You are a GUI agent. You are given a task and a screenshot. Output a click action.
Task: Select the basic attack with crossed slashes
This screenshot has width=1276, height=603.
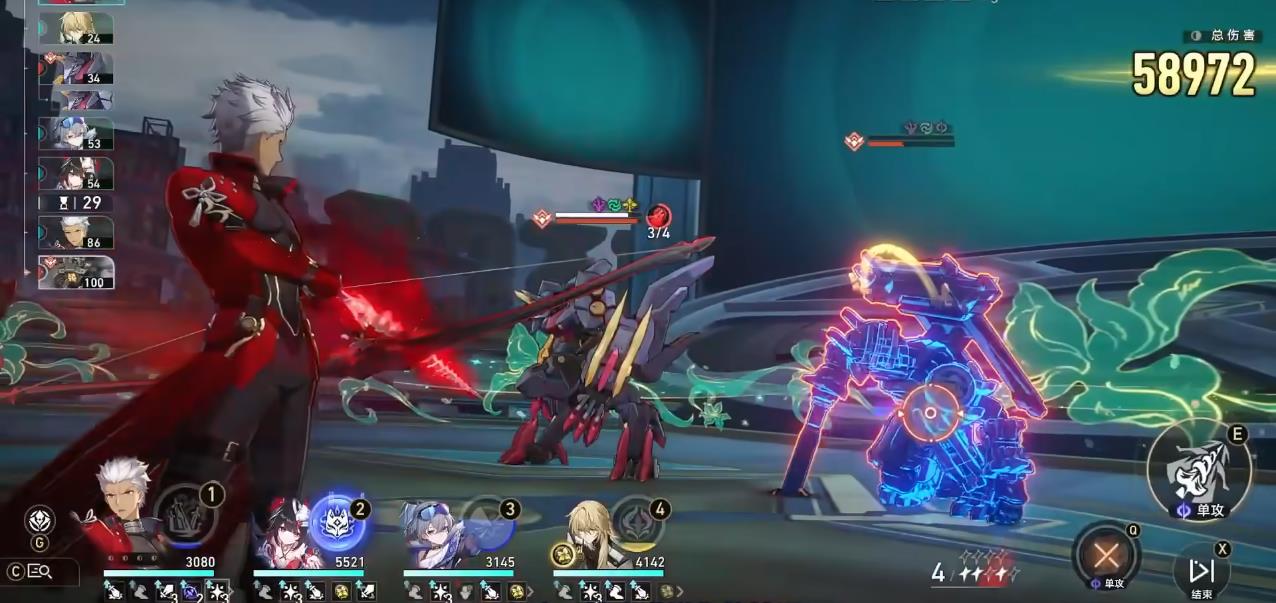(x=1105, y=555)
